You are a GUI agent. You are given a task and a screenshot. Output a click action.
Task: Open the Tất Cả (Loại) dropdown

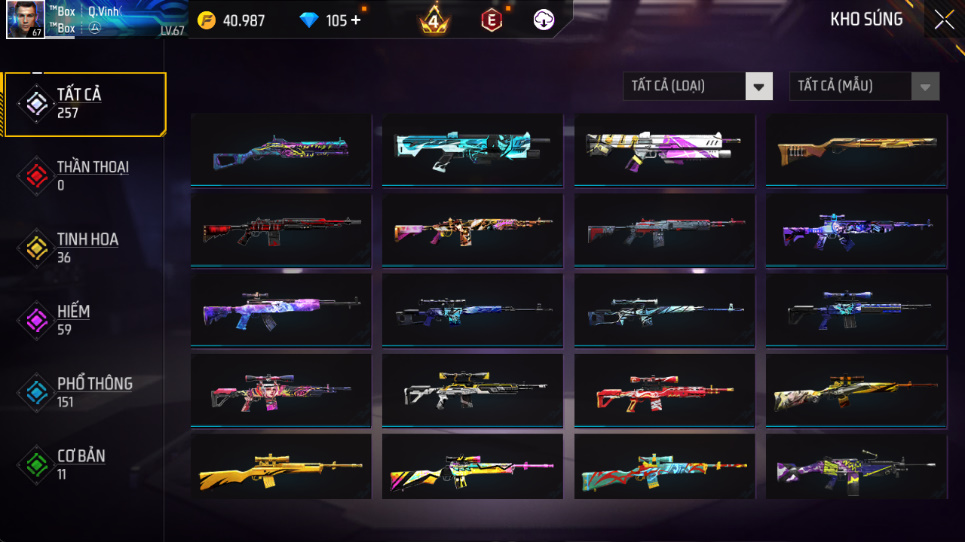click(x=698, y=86)
